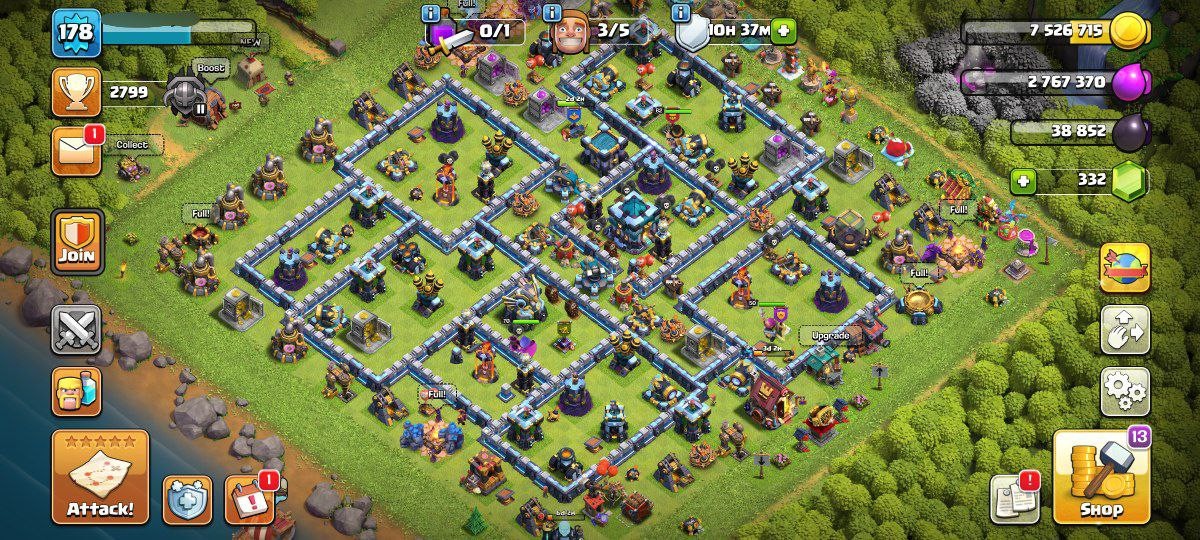Show info for the 0/1 sword counter

coord(431,13)
